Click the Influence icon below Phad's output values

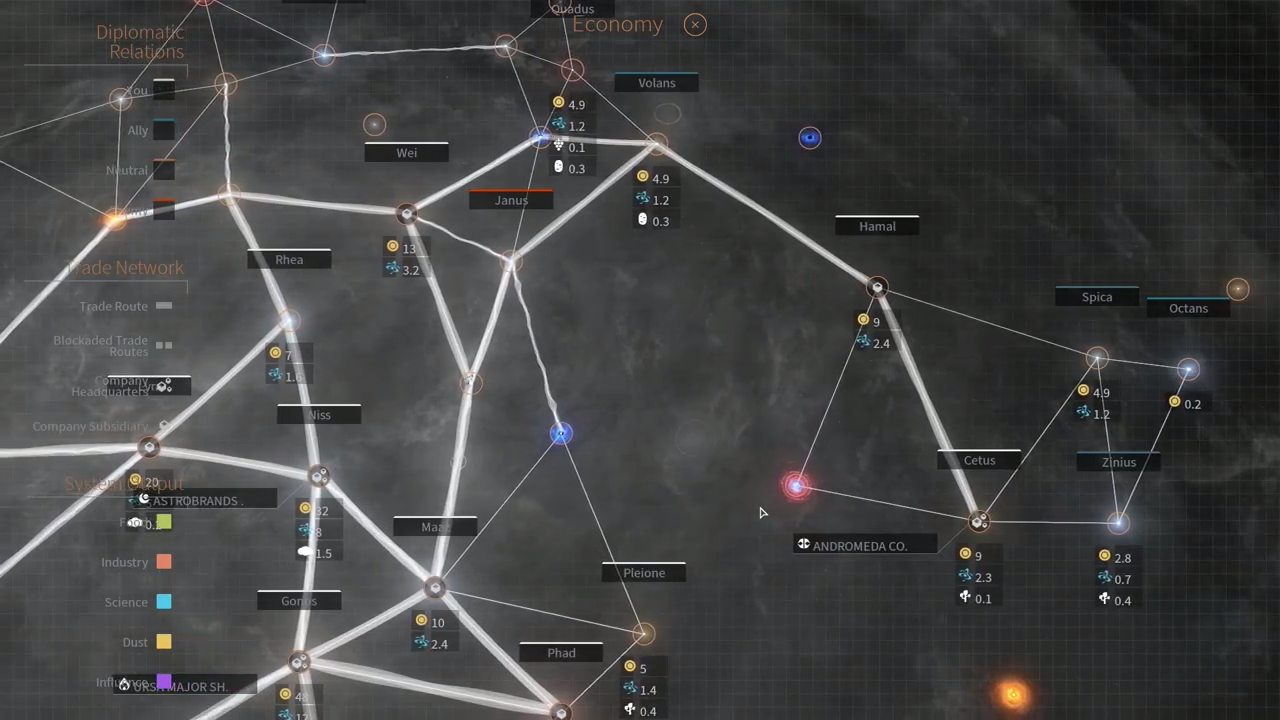630,709
